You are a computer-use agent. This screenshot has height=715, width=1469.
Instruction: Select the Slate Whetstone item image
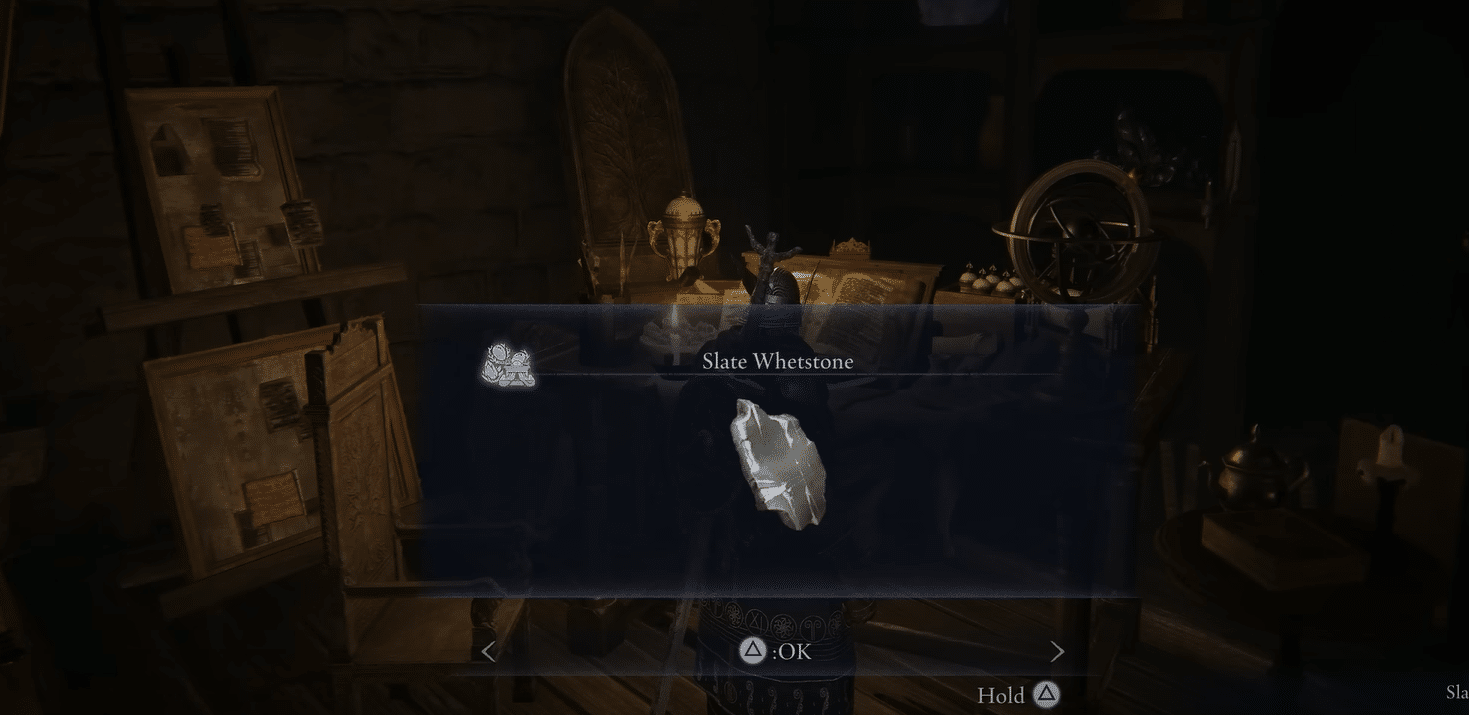(780, 463)
